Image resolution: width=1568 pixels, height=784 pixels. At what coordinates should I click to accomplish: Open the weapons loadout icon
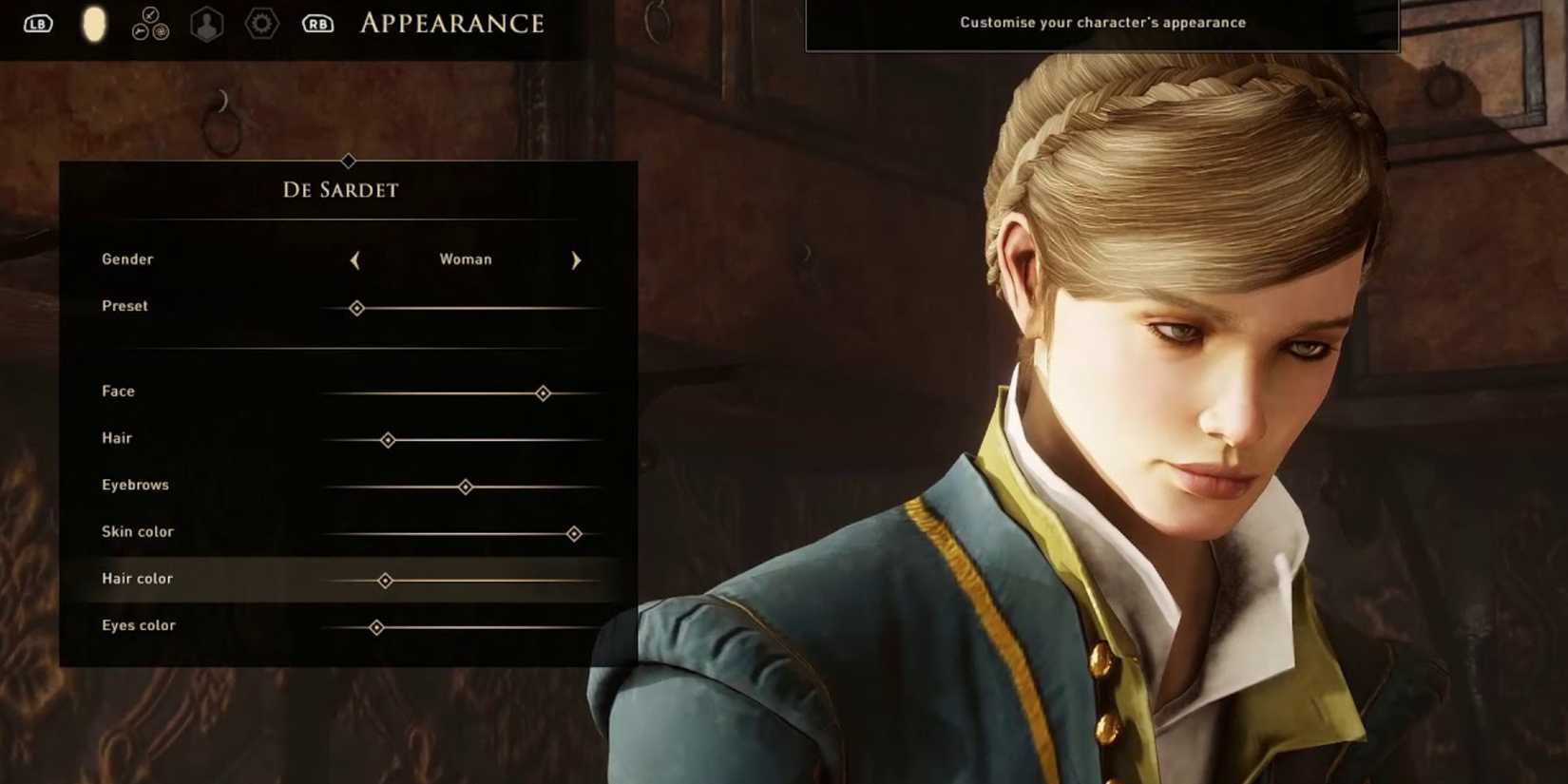pos(149,23)
